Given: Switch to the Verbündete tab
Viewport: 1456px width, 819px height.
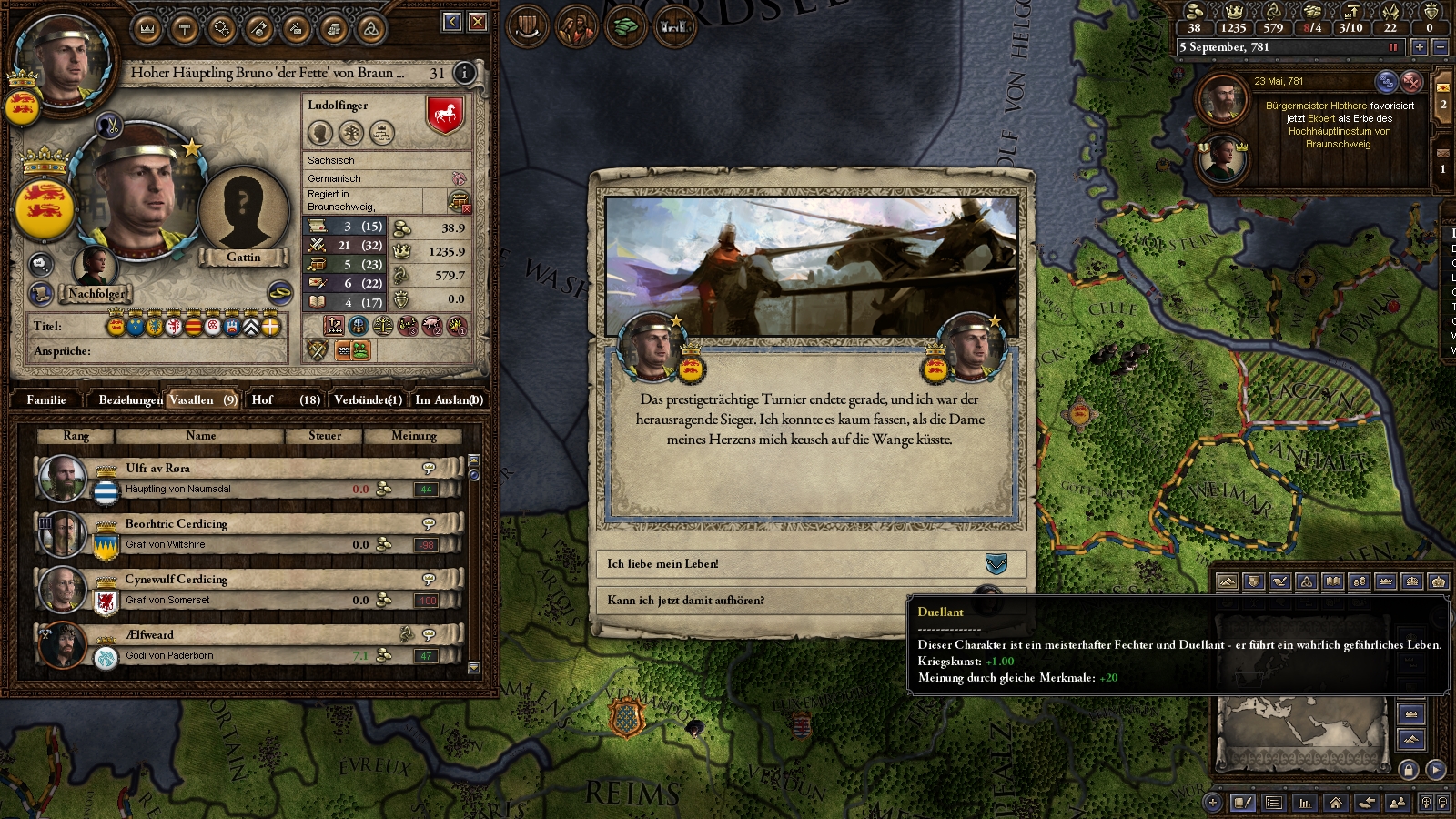Looking at the screenshot, I should point(368,399).
